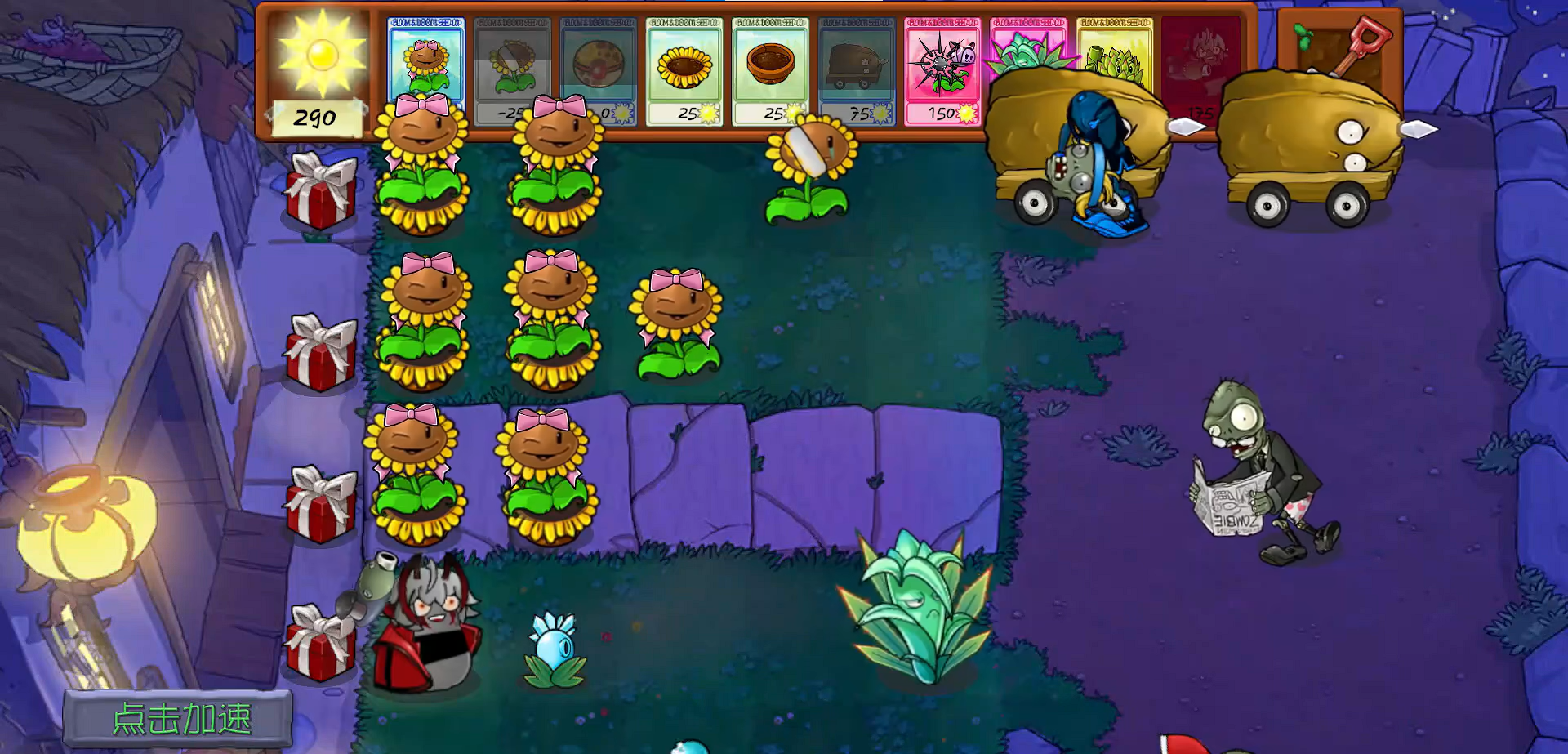This screenshot has width=1568, height=754.
Task: Select the sunflower pot seed packet
Action: pyautogui.click(x=684, y=71)
